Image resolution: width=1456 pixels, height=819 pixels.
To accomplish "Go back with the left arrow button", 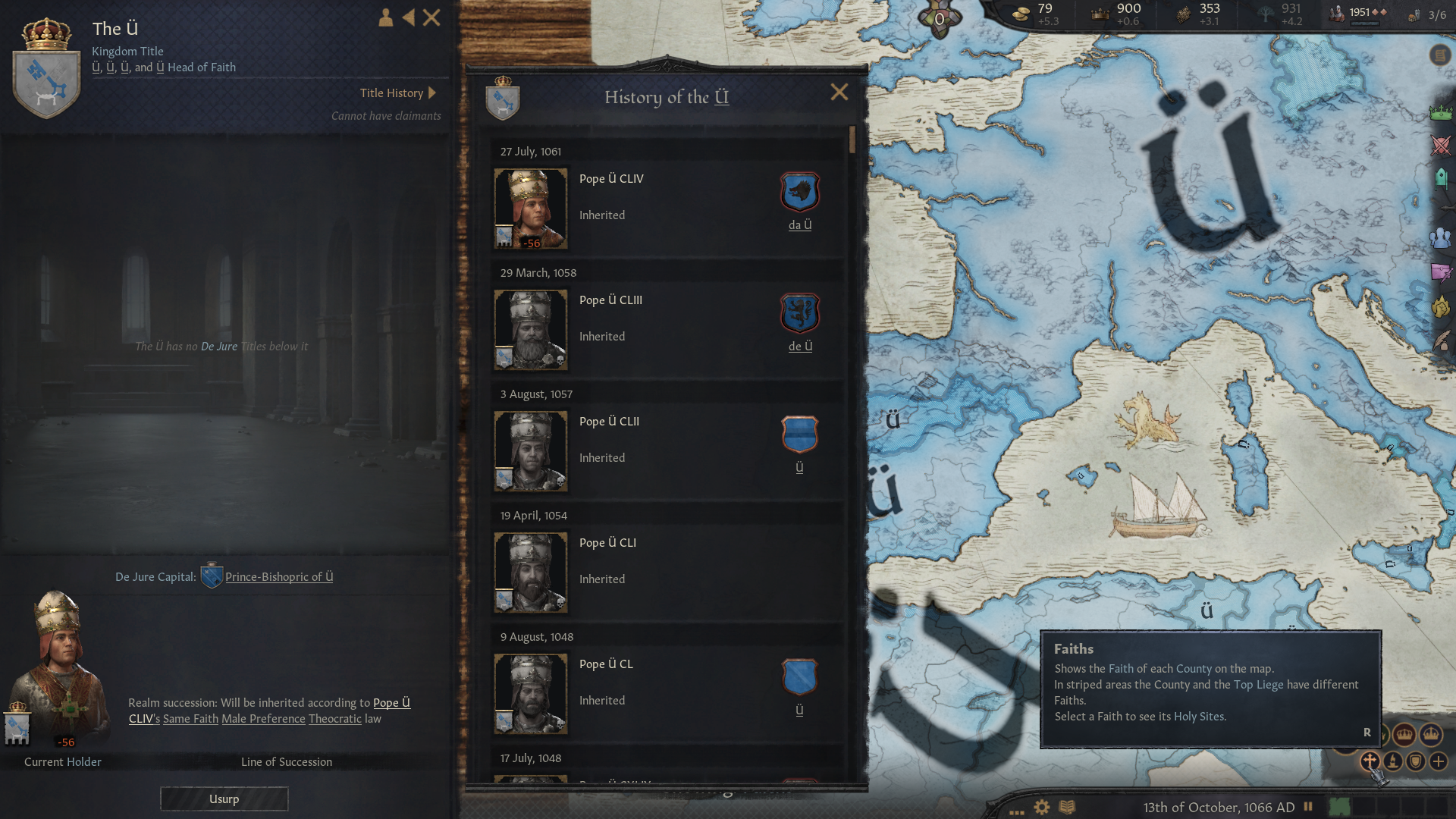I will pos(409,17).
